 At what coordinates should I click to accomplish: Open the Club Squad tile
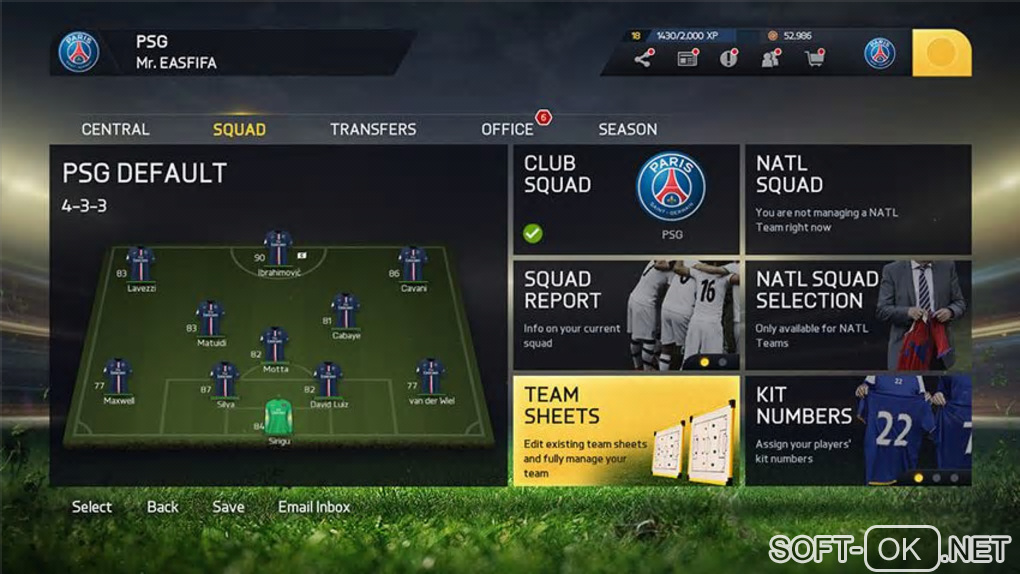626,199
